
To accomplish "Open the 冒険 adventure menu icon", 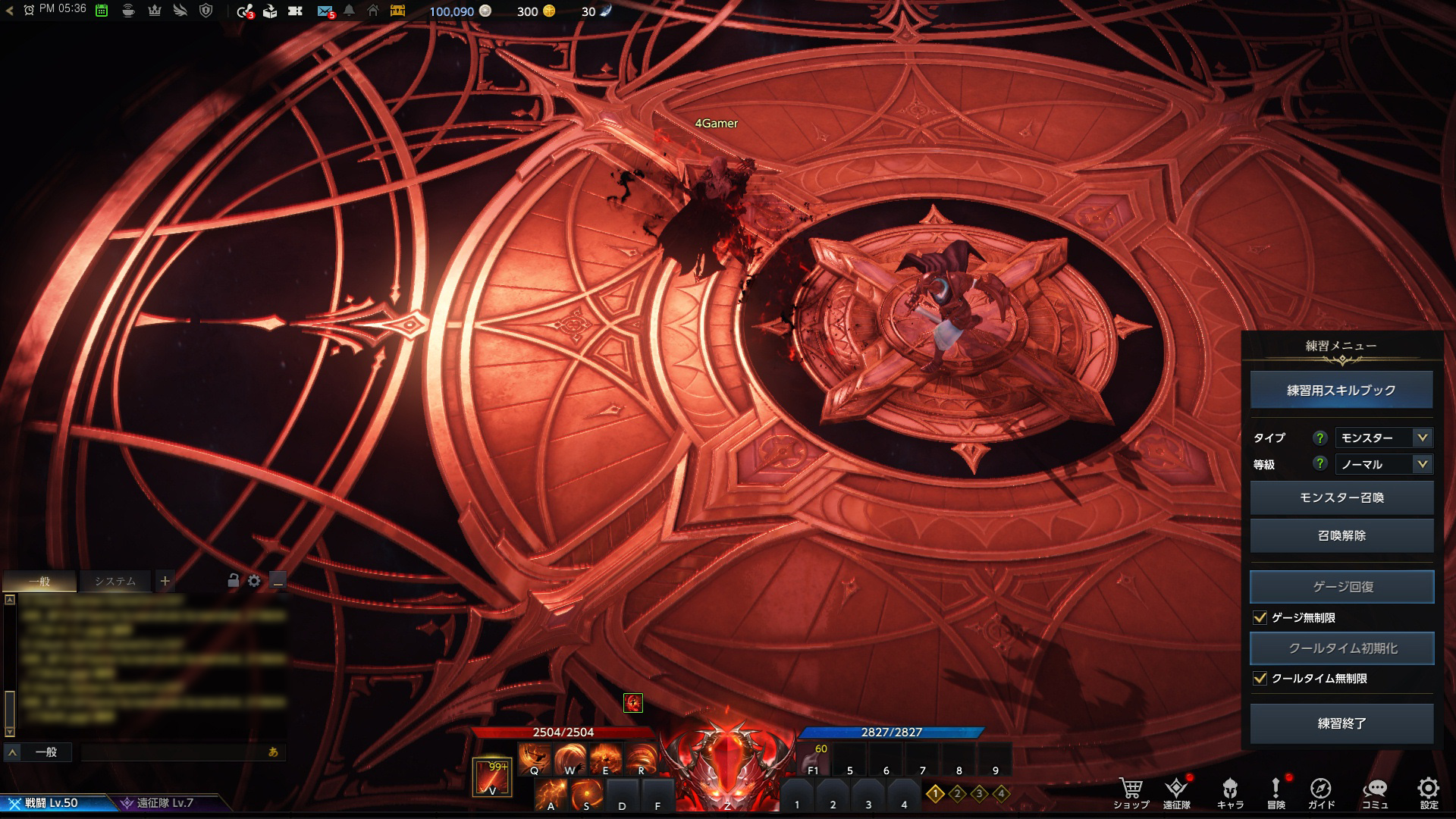I will click(1276, 790).
